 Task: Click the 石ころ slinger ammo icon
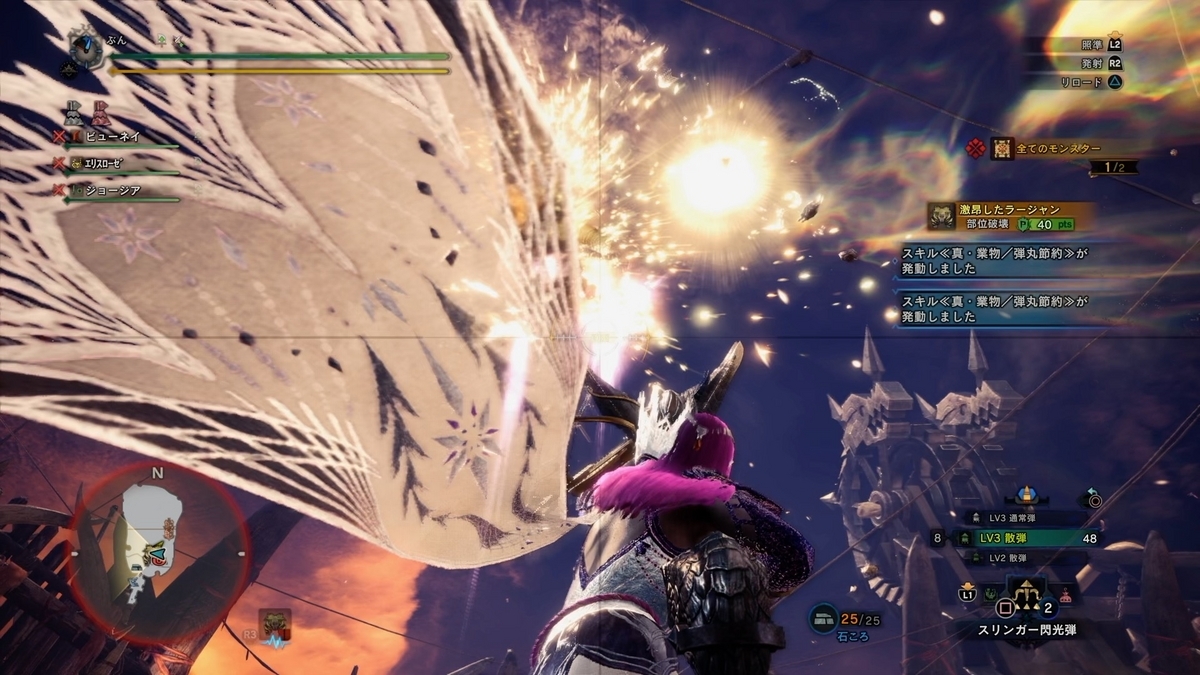823,619
